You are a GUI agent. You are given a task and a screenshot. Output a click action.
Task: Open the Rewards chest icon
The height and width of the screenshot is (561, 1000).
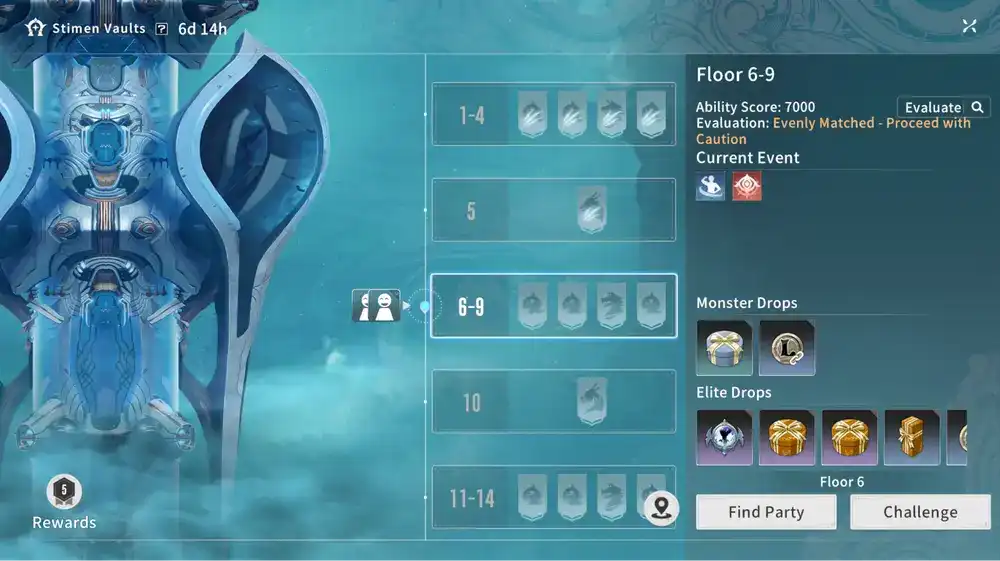click(x=64, y=491)
